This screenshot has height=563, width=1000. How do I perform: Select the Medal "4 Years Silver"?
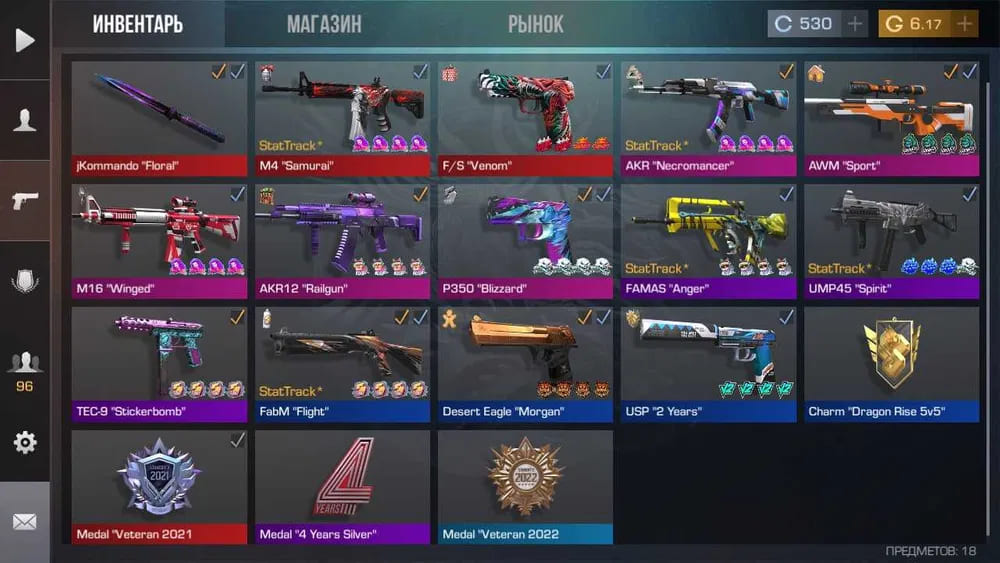click(x=342, y=487)
